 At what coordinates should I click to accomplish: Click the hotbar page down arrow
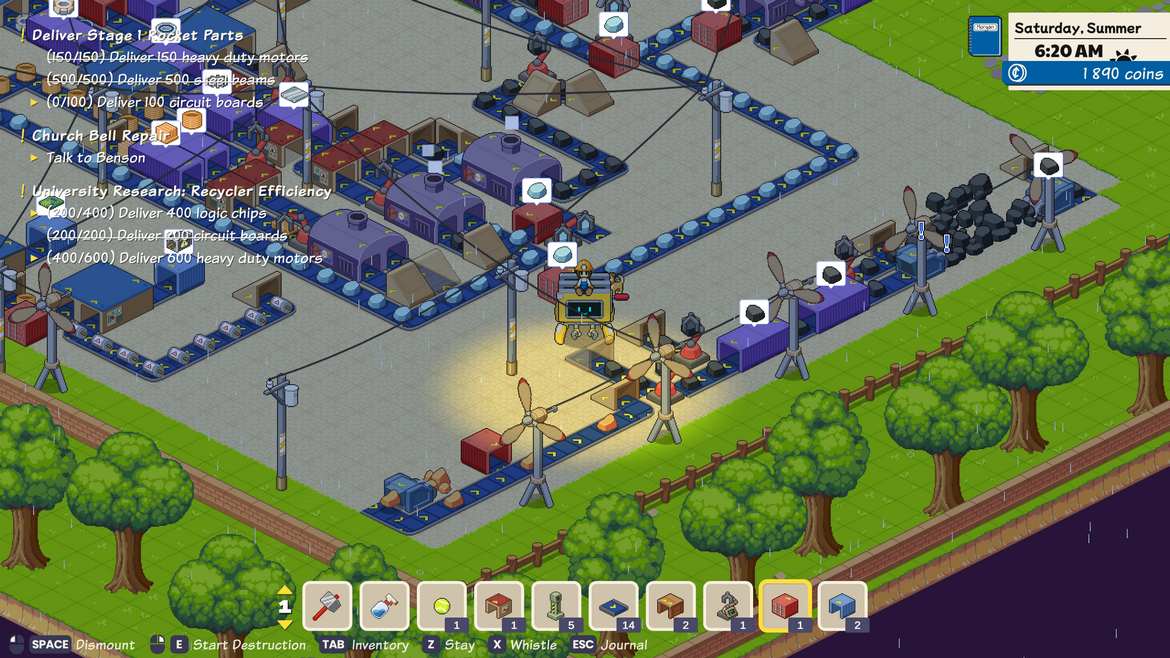(285, 624)
